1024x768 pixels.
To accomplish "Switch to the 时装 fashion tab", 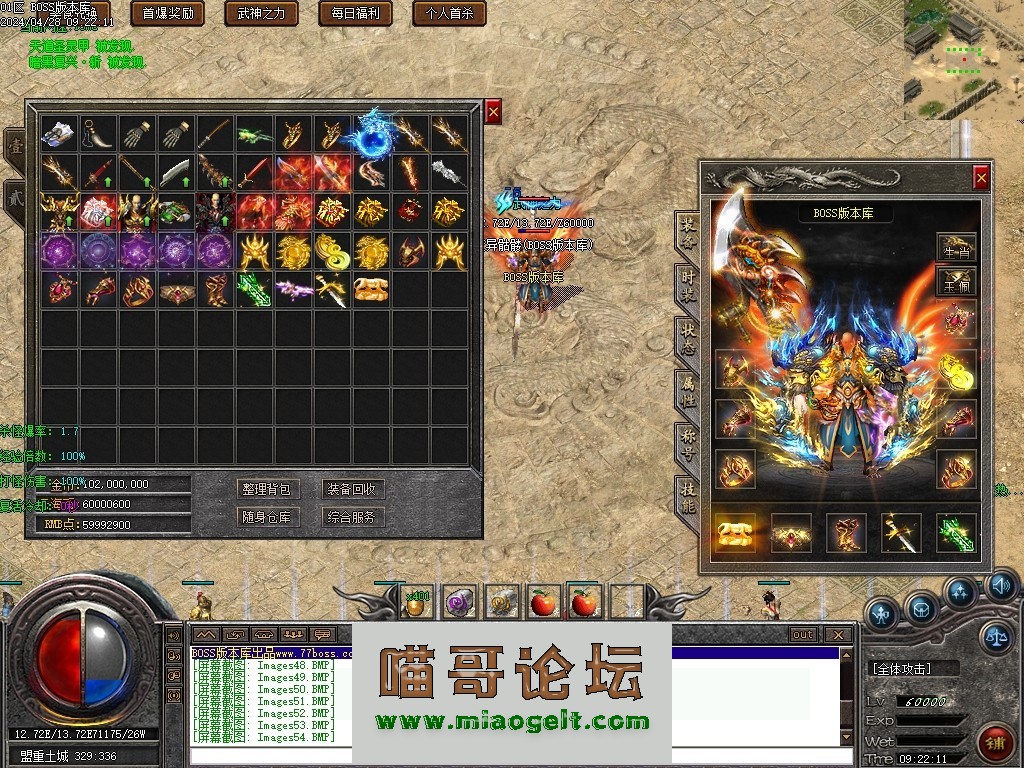I will tap(688, 280).
